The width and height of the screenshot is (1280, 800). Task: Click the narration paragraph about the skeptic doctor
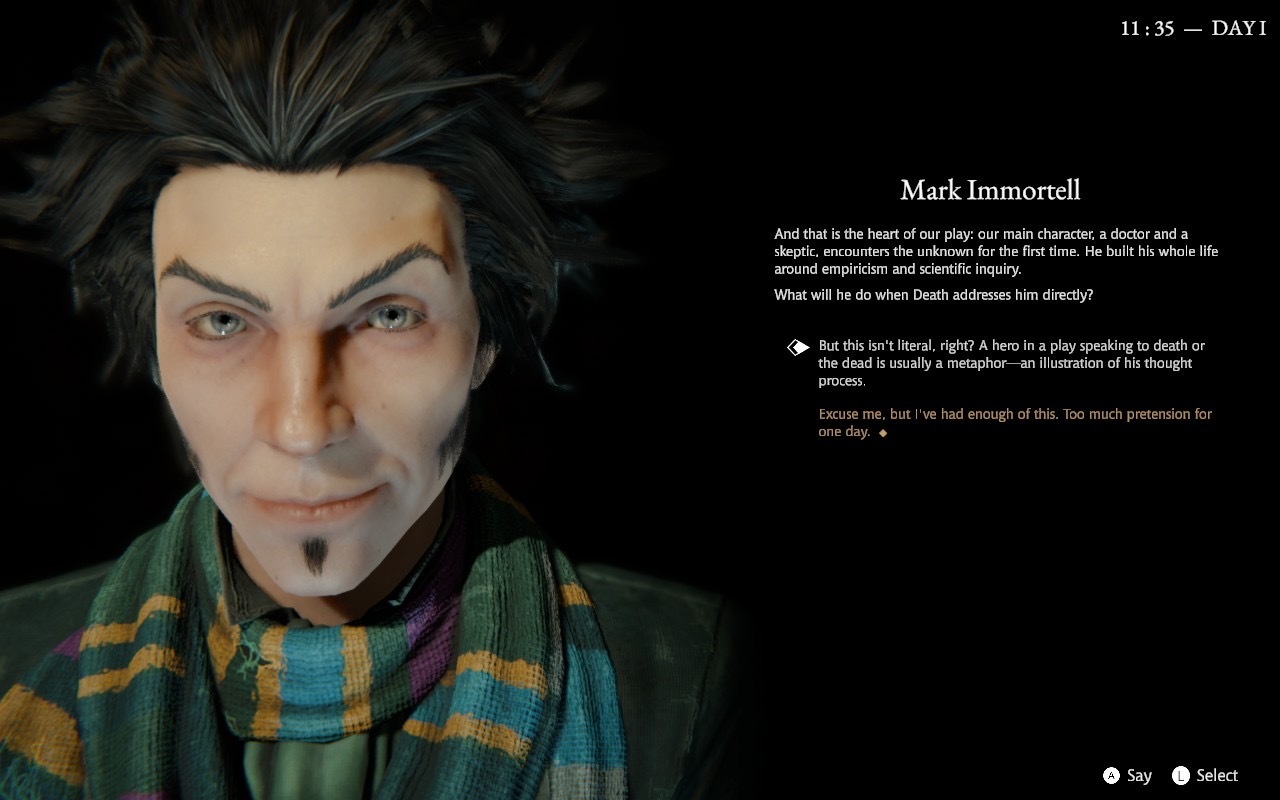(995, 250)
